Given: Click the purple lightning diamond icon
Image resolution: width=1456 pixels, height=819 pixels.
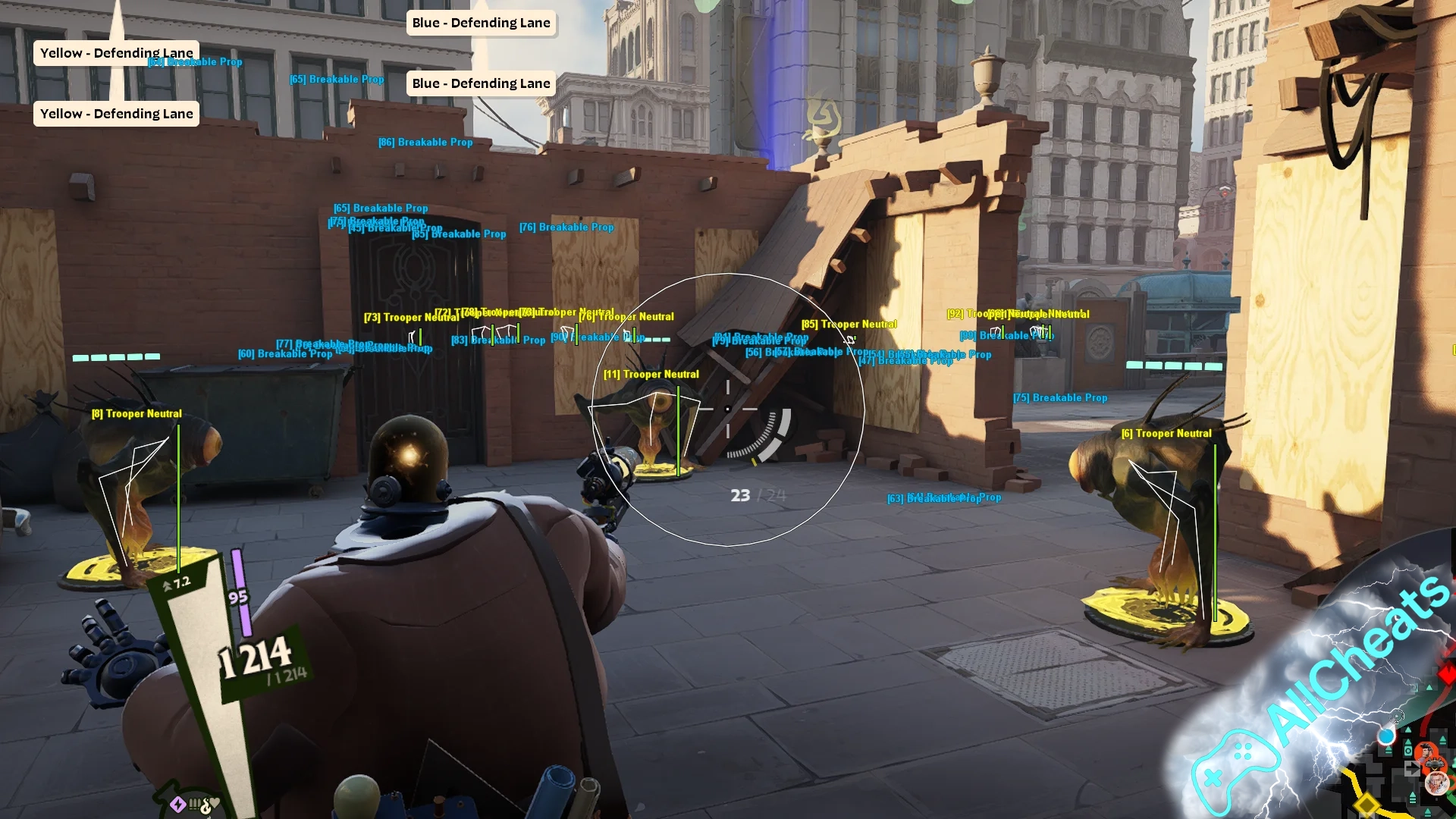Looking at the screenshot, I should click(x=177, y=805).
